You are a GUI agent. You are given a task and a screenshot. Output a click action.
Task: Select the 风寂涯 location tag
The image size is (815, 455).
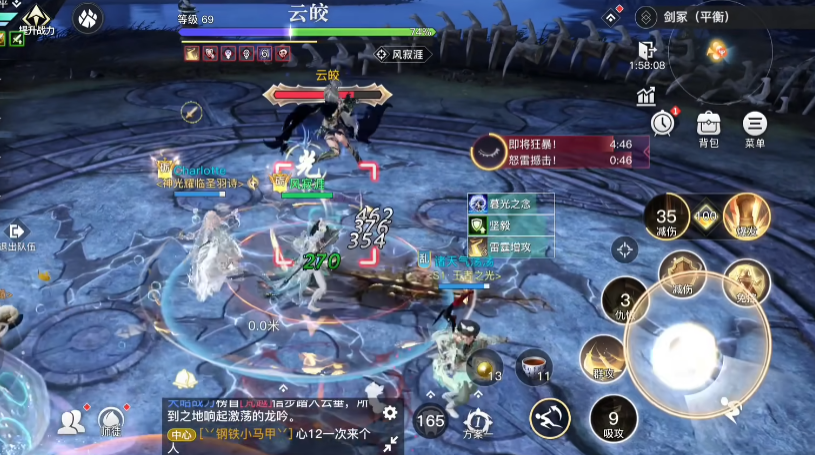402,54
